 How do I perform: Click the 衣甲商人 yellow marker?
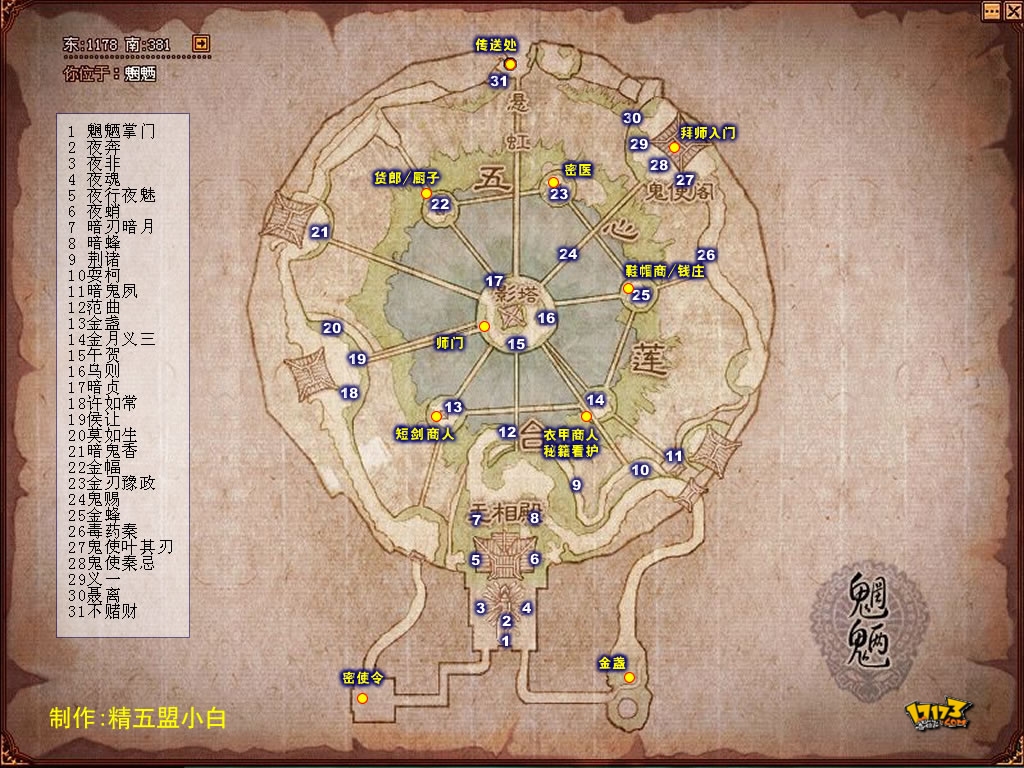[x=586, y=416]
